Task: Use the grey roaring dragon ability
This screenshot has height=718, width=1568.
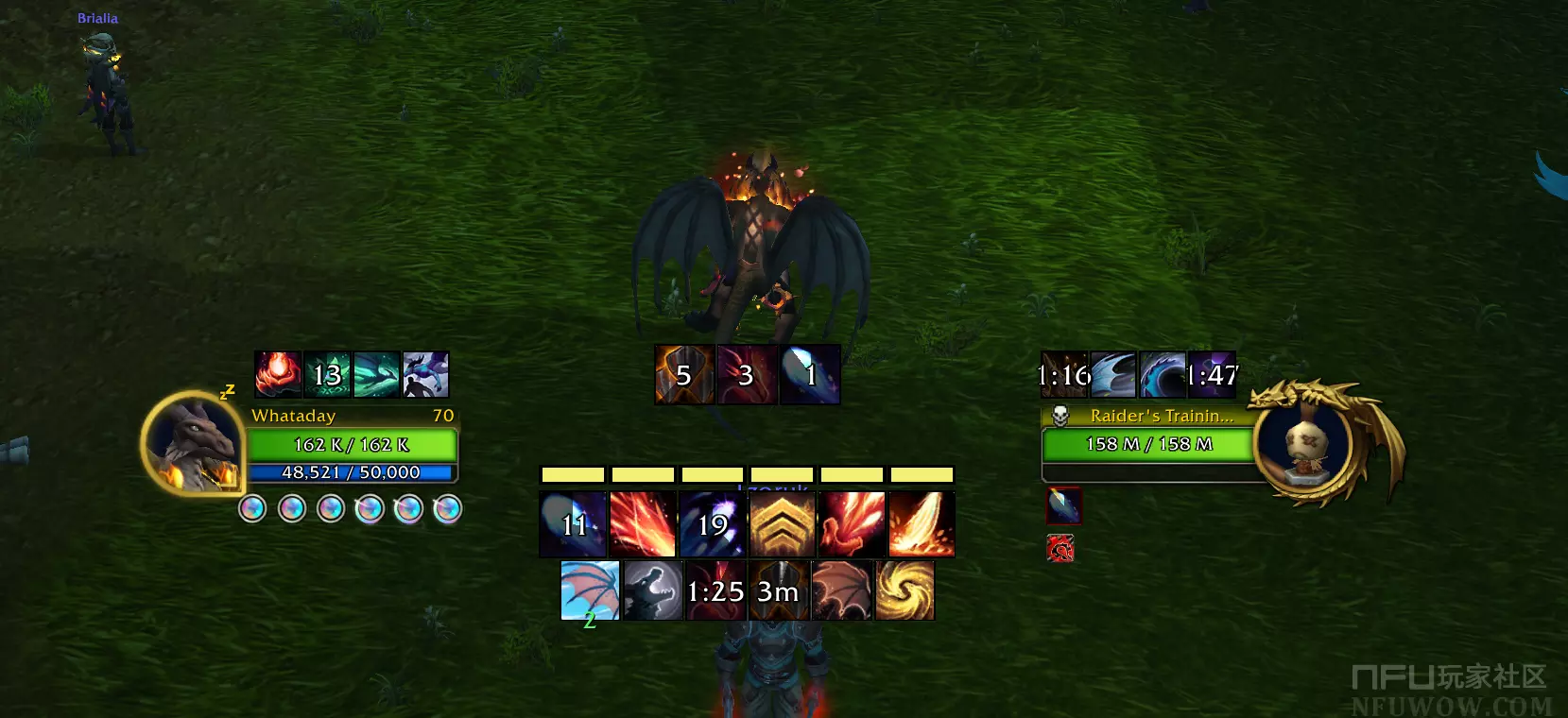Action: (653, 590)
